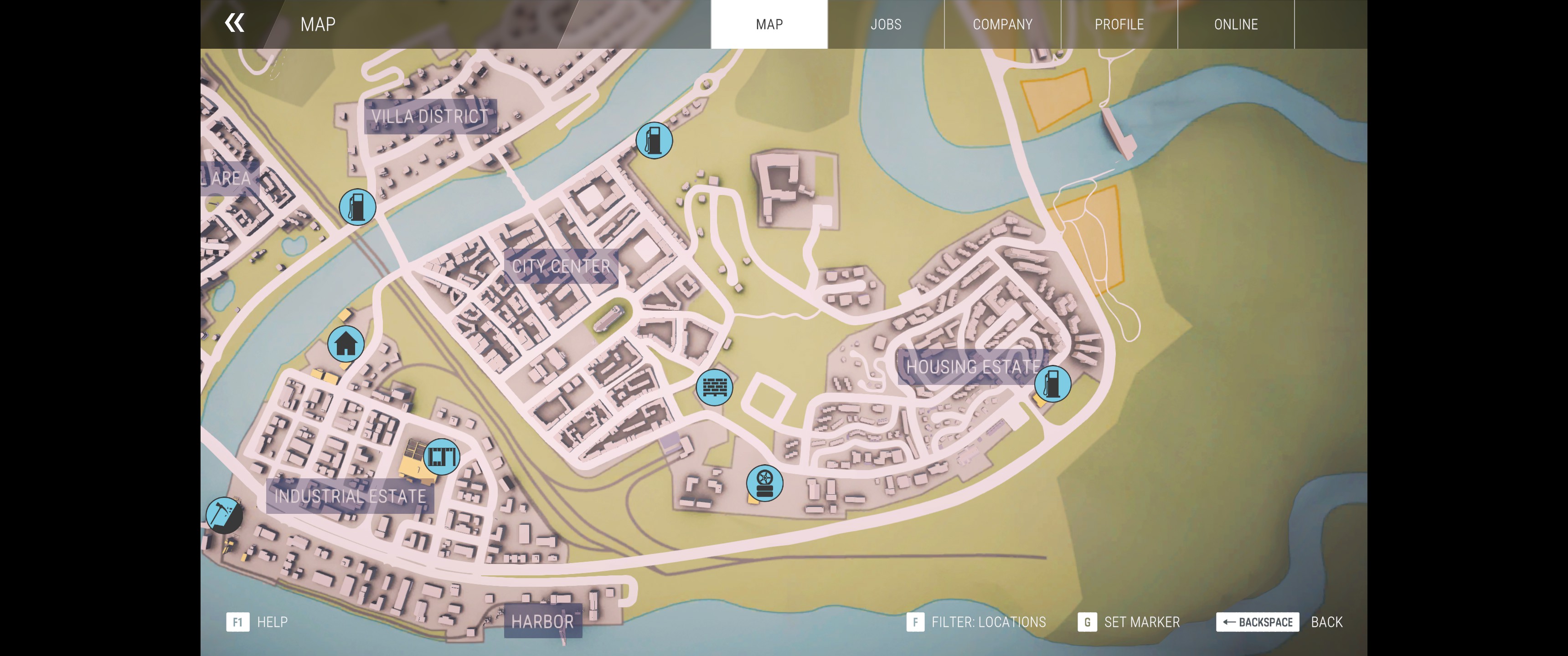The image size is (1568, 656).
Task: Go back using the double-arrow button
Action: [x=234, y=23]
